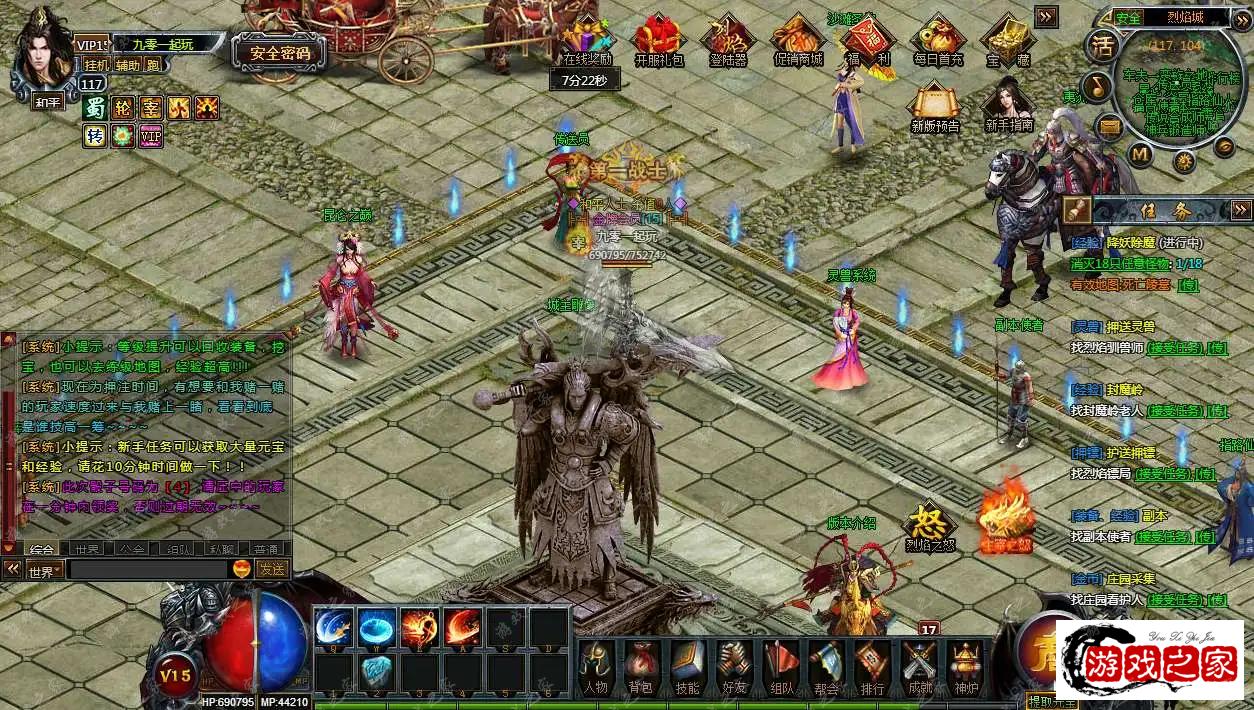Open the 宝藏 treasure chest icon

1007,40
